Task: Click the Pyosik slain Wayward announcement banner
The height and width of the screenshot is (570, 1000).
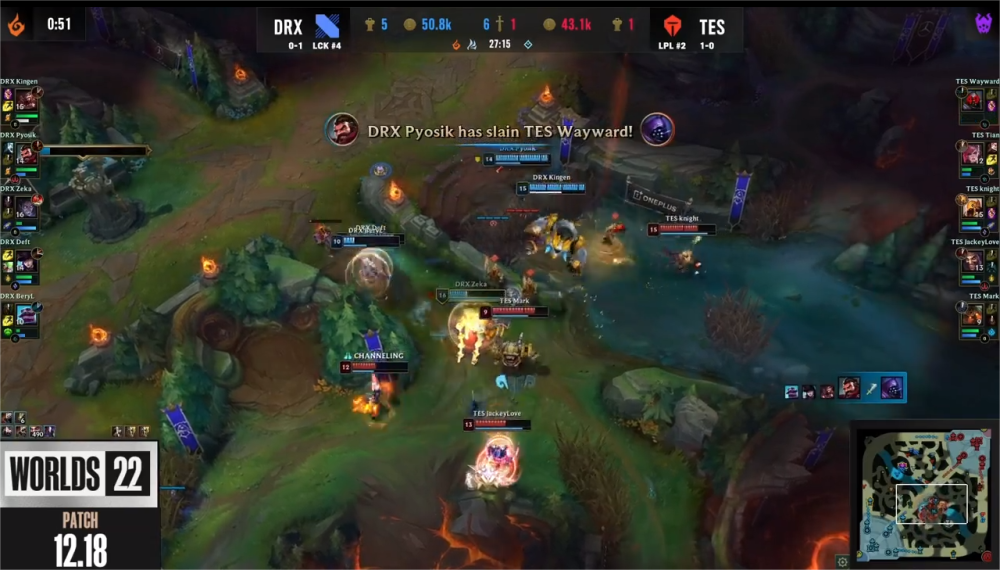Action: [x=499, y=130]
